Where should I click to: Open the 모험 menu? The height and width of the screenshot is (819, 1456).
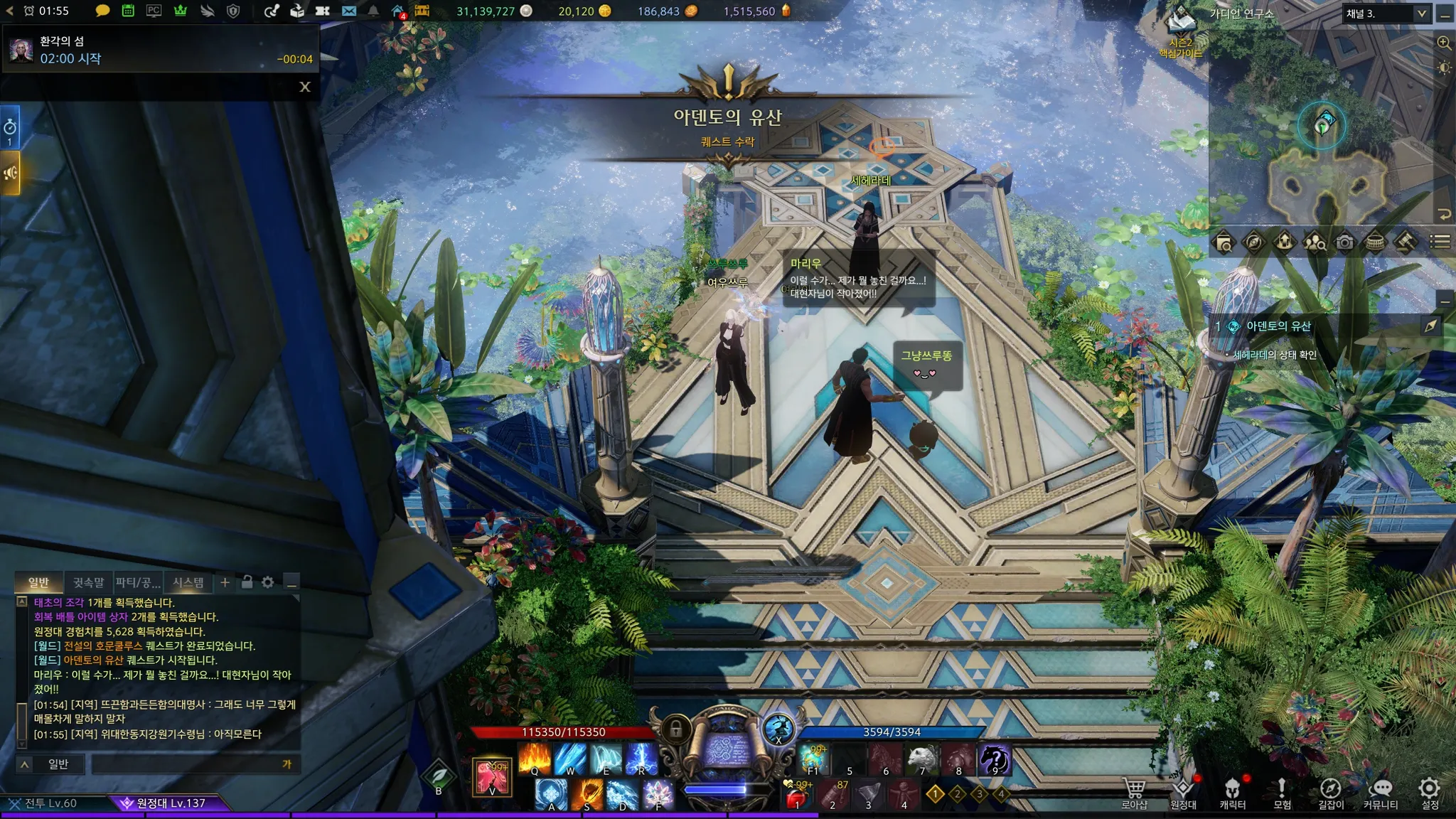tap(1282, 793)
